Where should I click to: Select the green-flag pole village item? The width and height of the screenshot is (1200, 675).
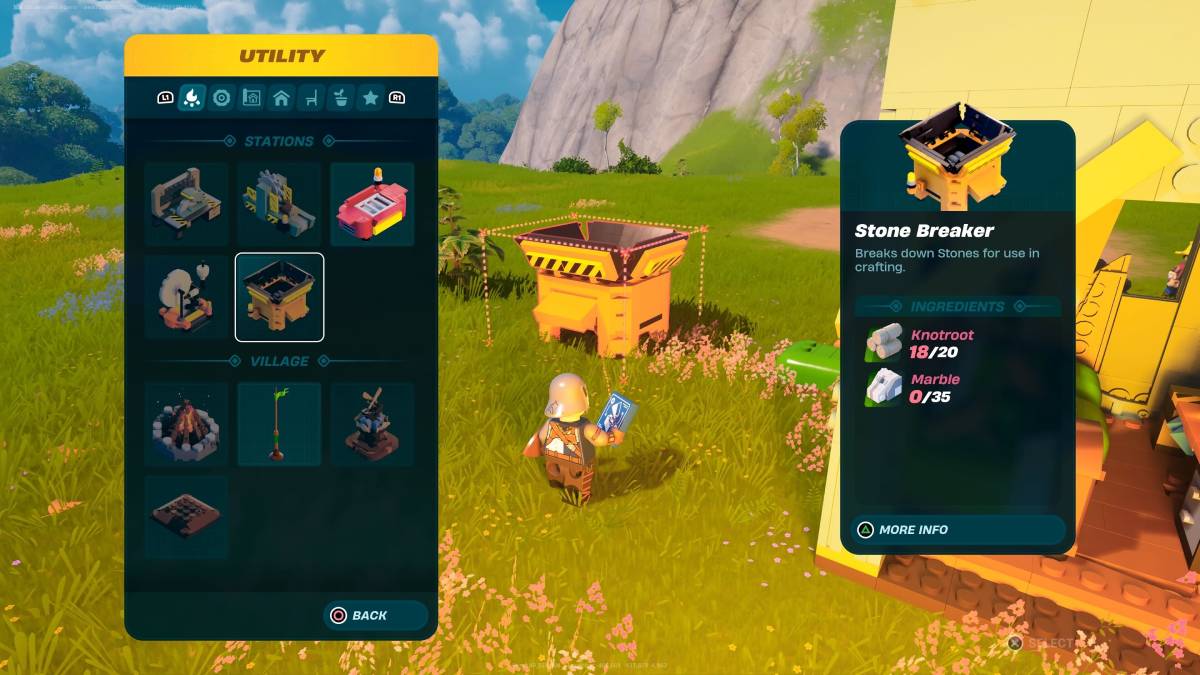pyautogui.click(x=279, y=424)
